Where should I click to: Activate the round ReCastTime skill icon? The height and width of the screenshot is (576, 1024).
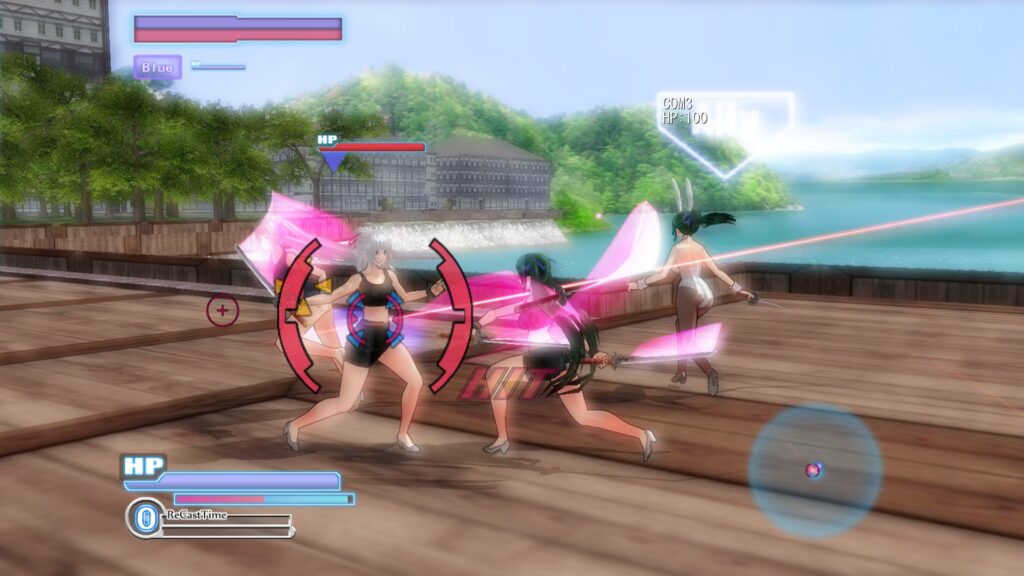pos(144,518)
